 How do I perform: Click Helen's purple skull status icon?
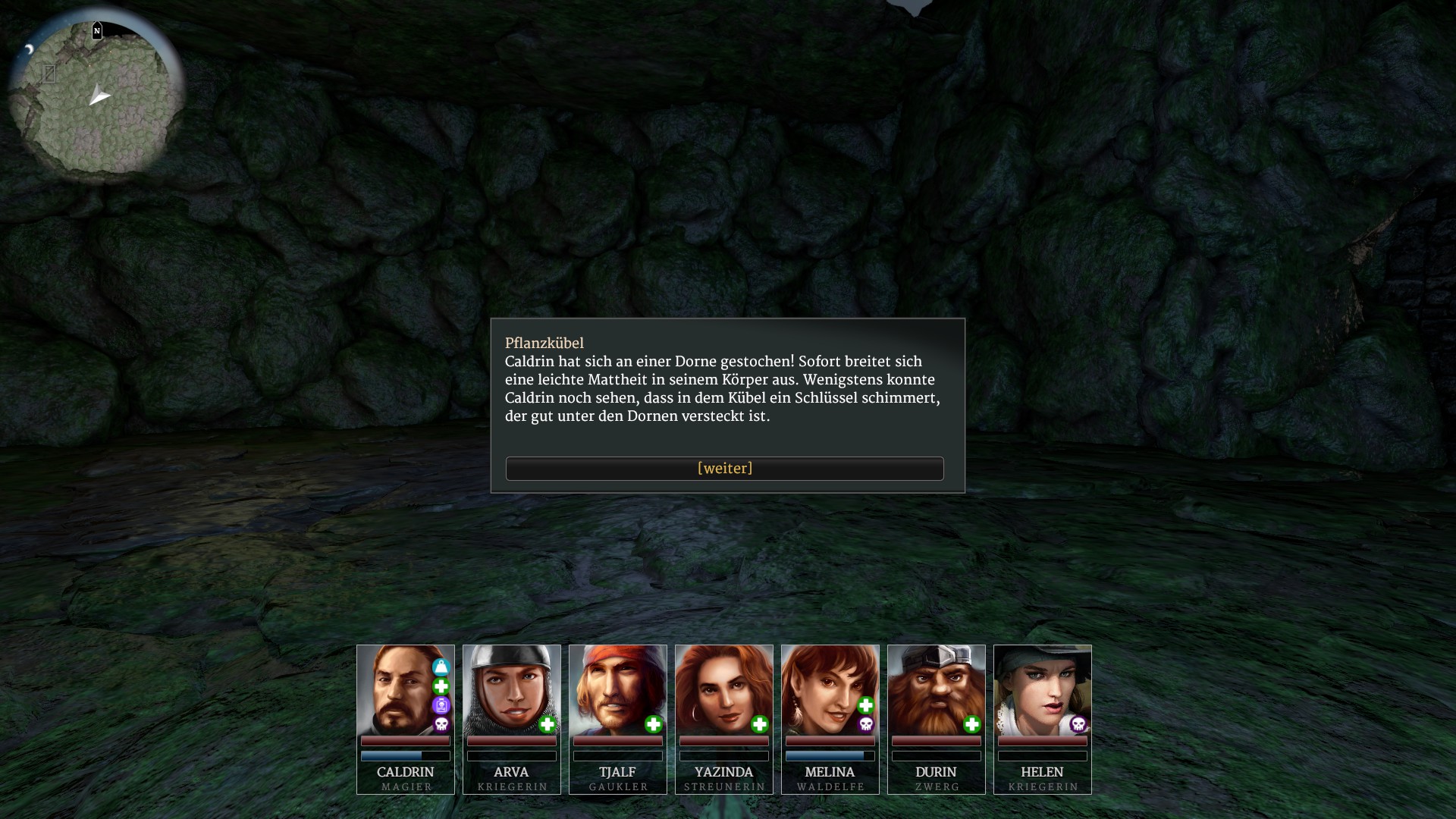coord(1078,725)
